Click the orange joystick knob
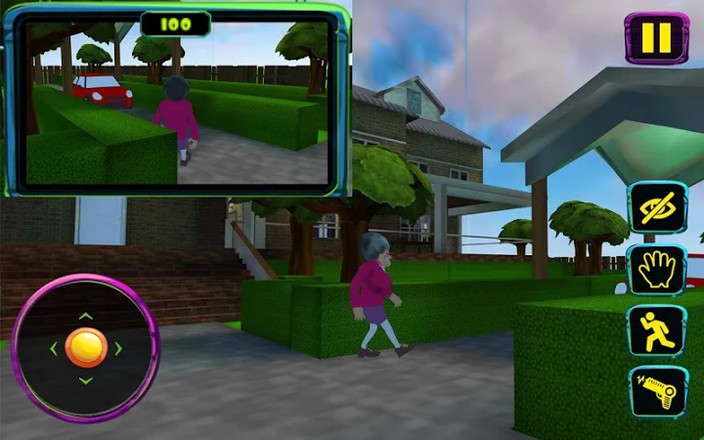Image resolution: width=704 pixels, height=440 pixels. [85, 347]
